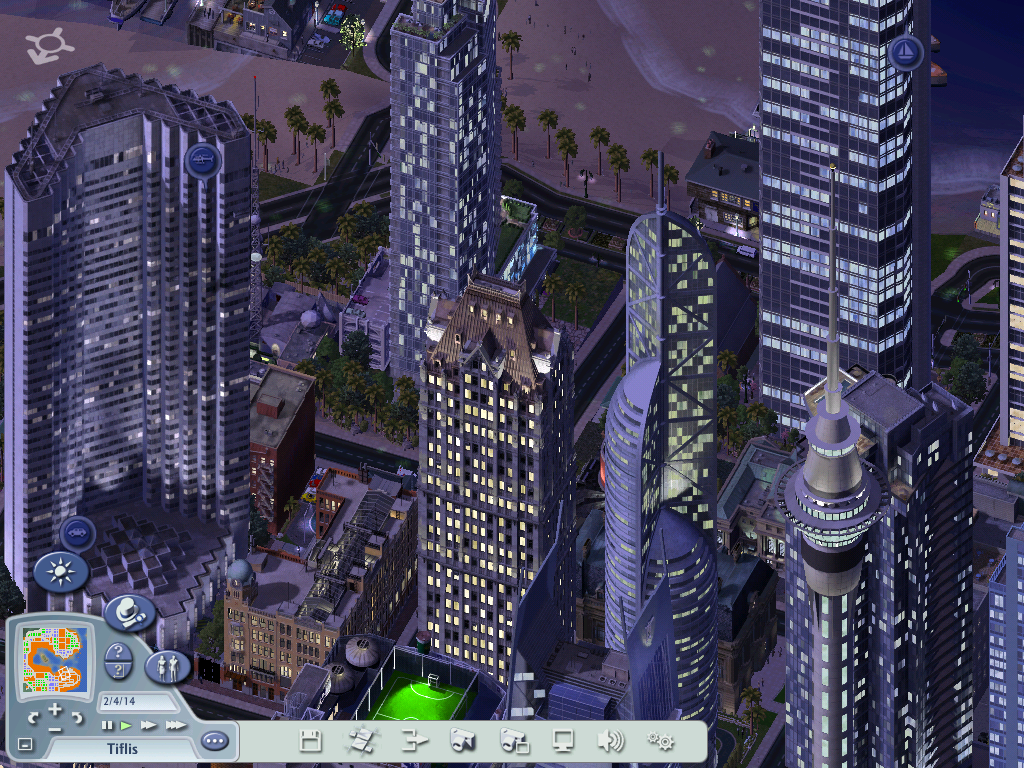Screen dimensions: 1024x768
Task: Set the double-arrow fast speed
Action: [148, 725]
